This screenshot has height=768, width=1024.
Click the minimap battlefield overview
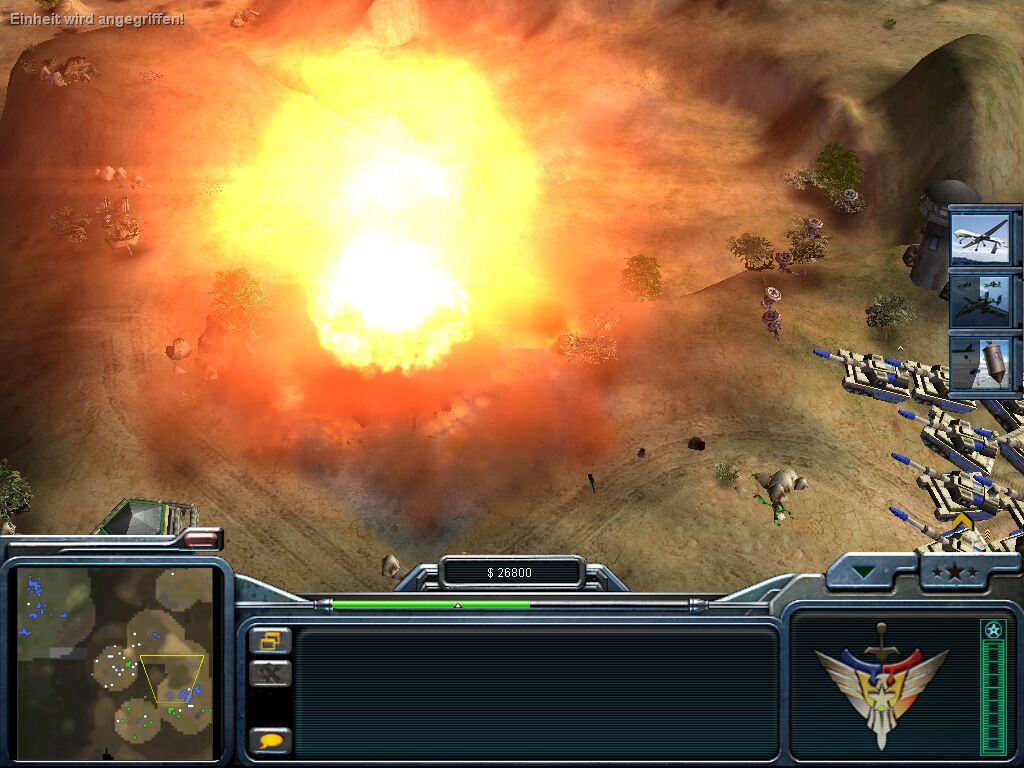[x=115, y=662]
